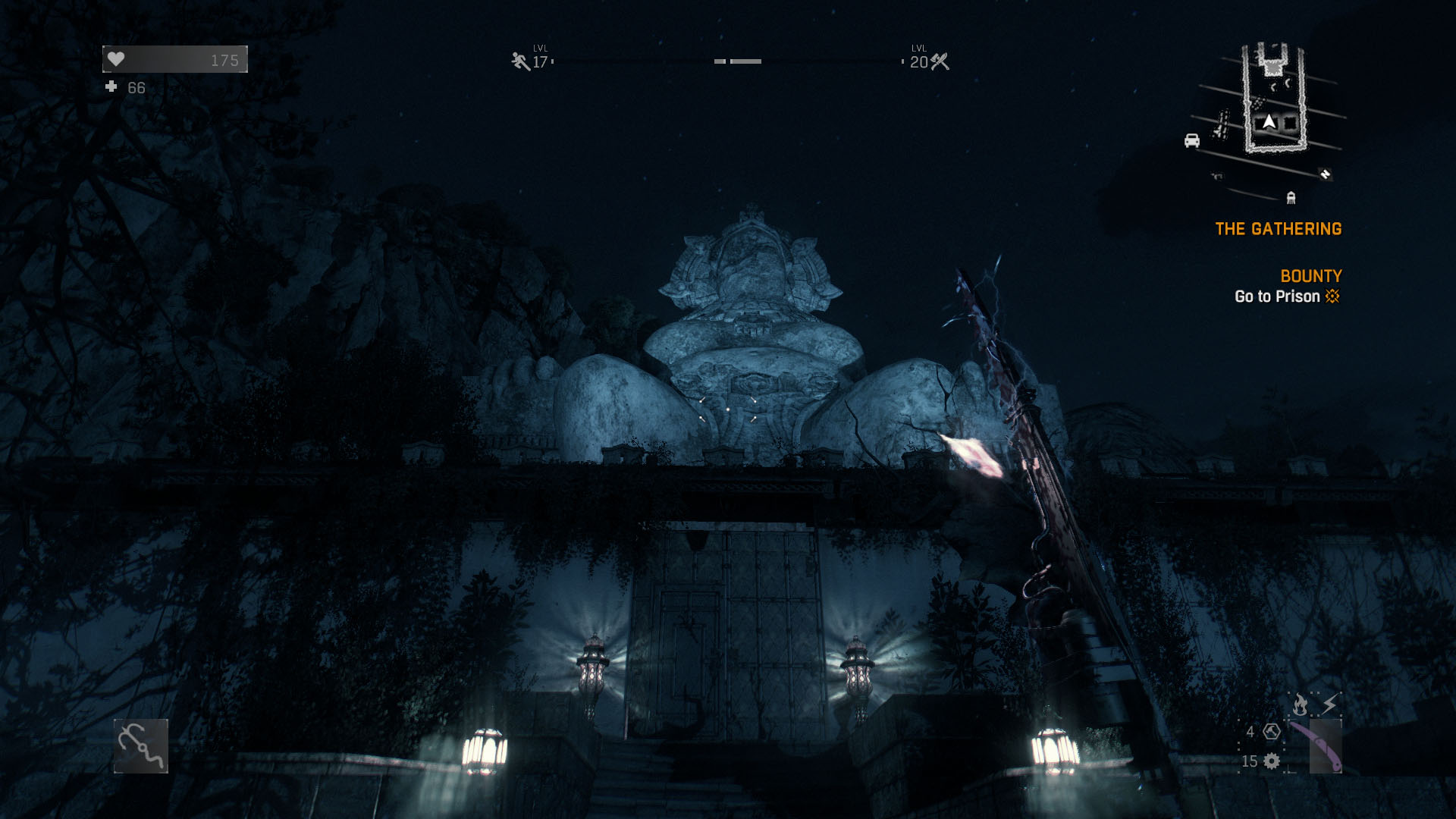Click the tower marker on the minimap
The height and width of the screenshot is (819, 1456).
click(1291, 198)
